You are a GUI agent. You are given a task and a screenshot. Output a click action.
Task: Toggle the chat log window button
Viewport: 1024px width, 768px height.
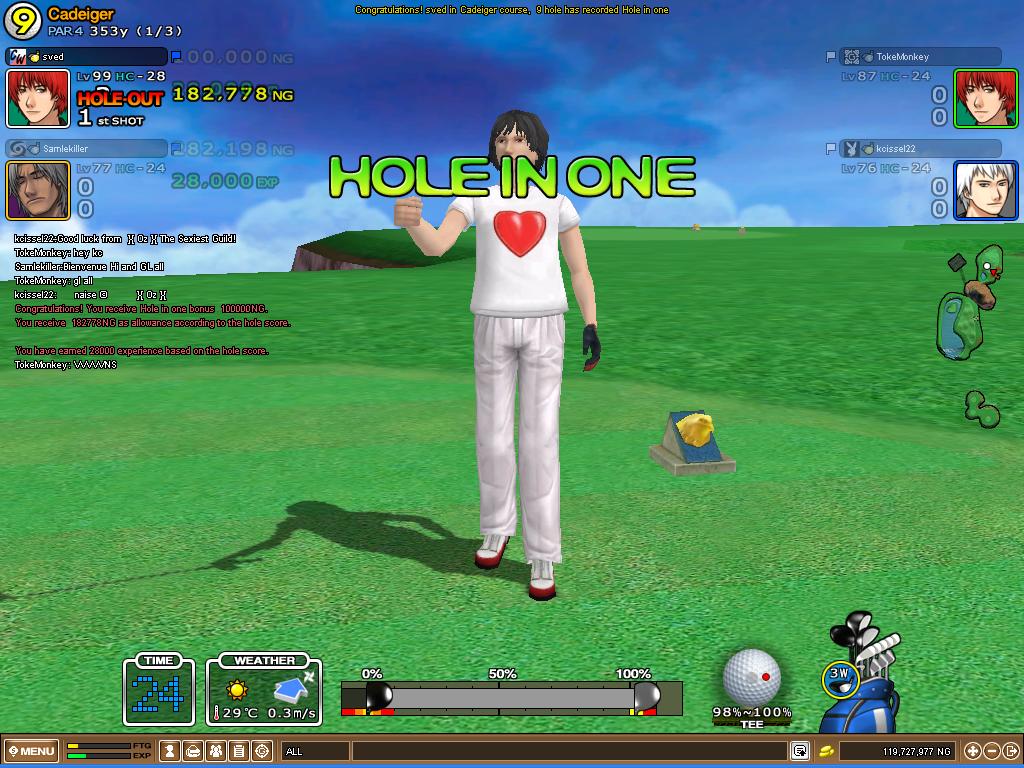click(x=800, y=750)
